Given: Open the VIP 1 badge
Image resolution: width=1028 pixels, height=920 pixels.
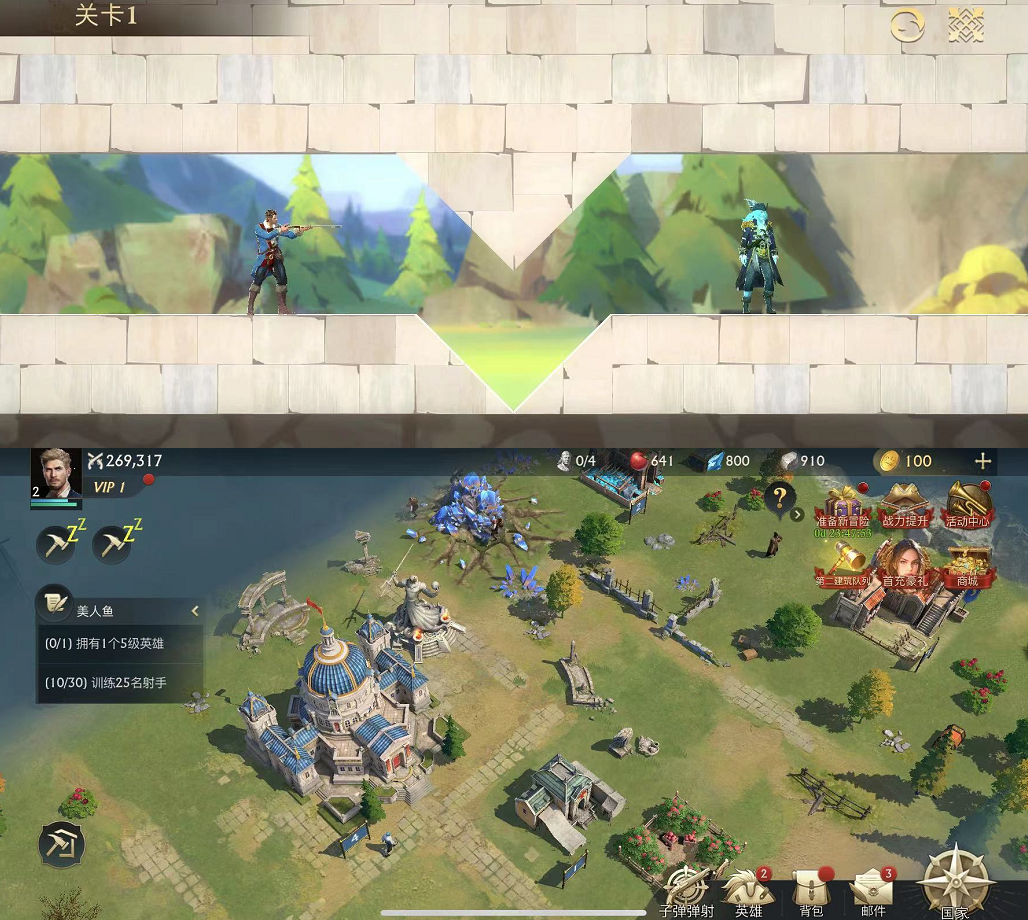Looking at the screenshot, I should pos(110,487).
